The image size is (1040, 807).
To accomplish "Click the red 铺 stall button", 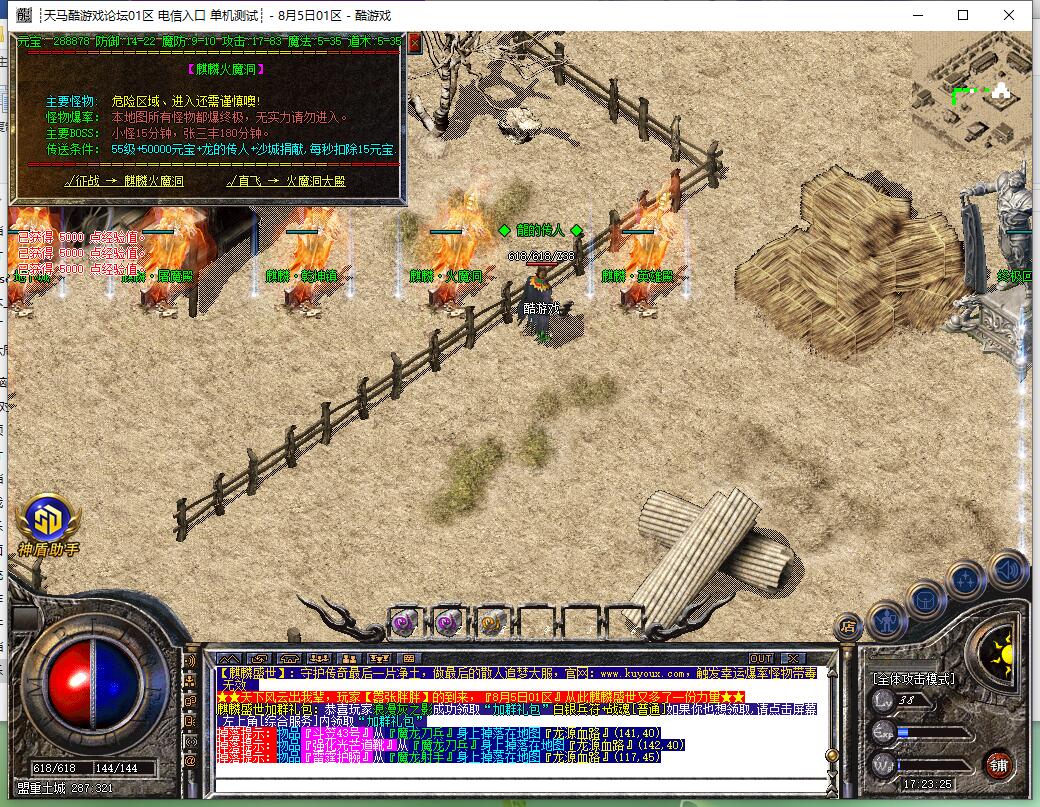I will point(998,767).
